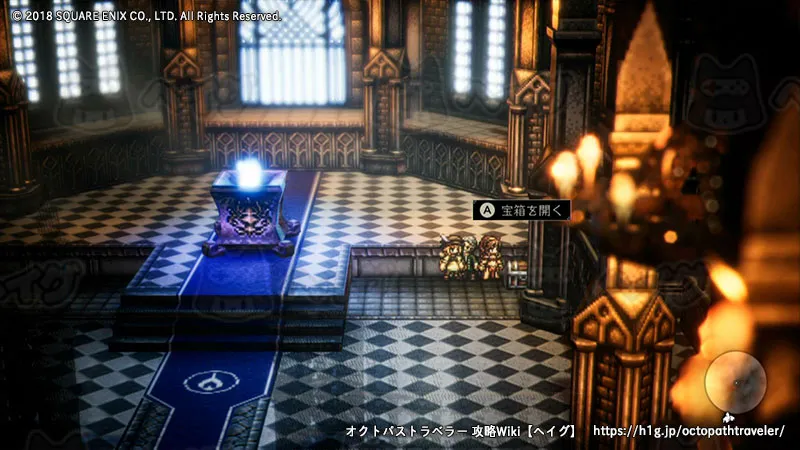Open the circular minimap radar

point(735,383)
